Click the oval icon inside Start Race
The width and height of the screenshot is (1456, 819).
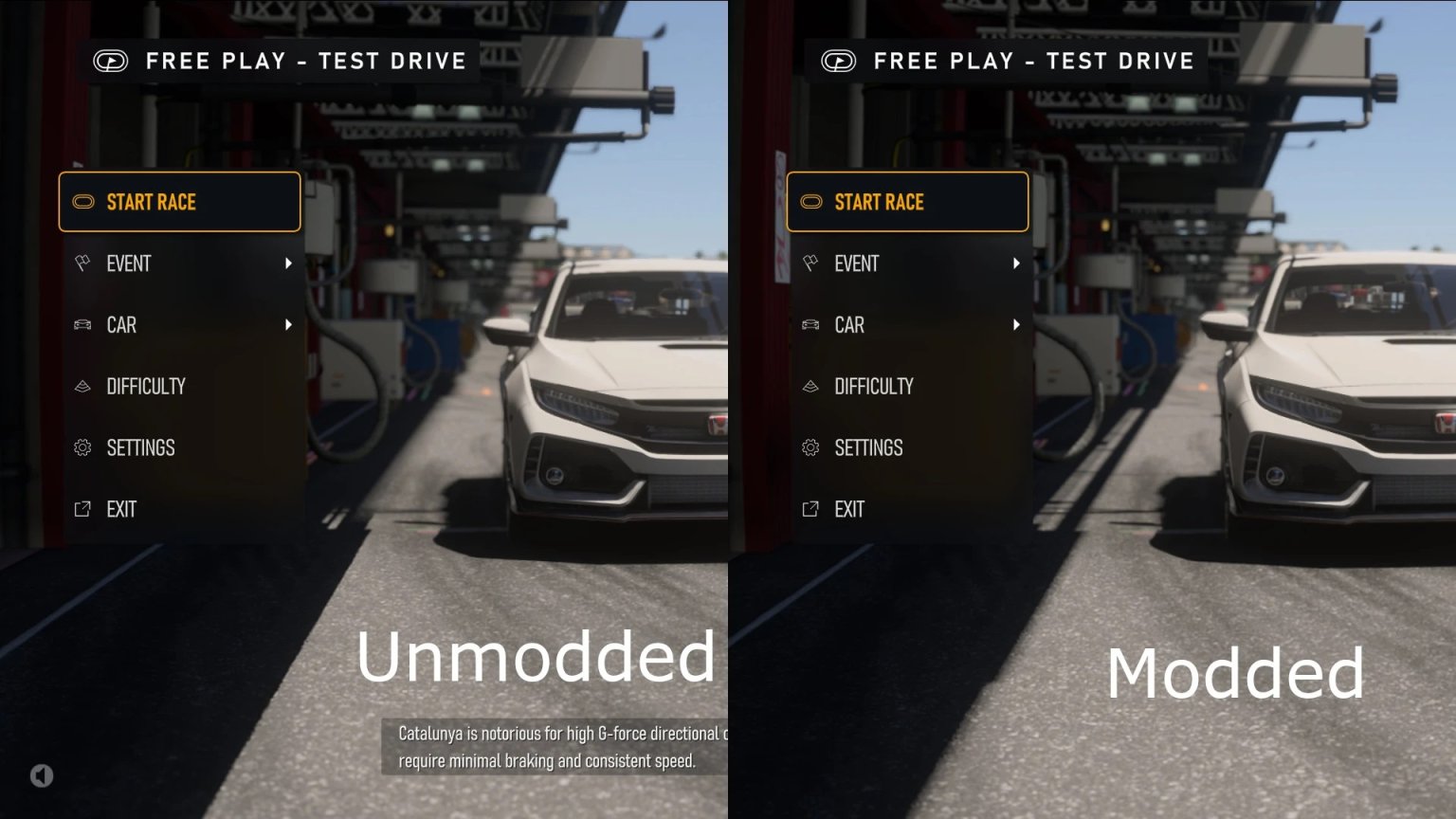click(x=84, y=202)
